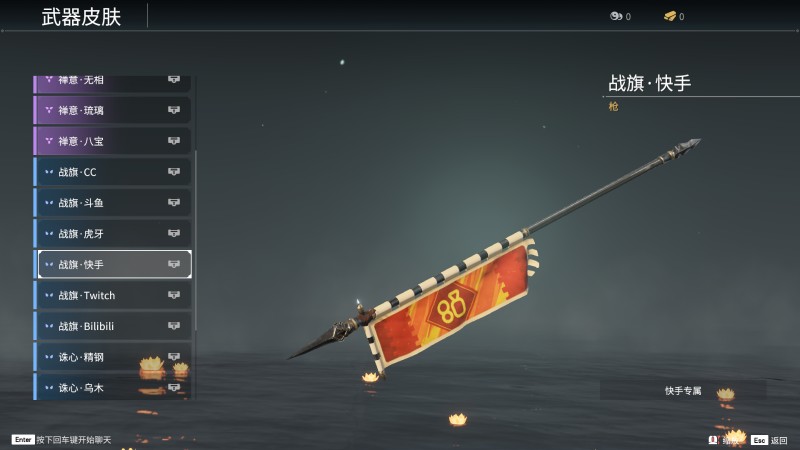Pick the 战旗·CC flag skin
800x450 pixels.
pyautogui.click(x=112, y=172)
